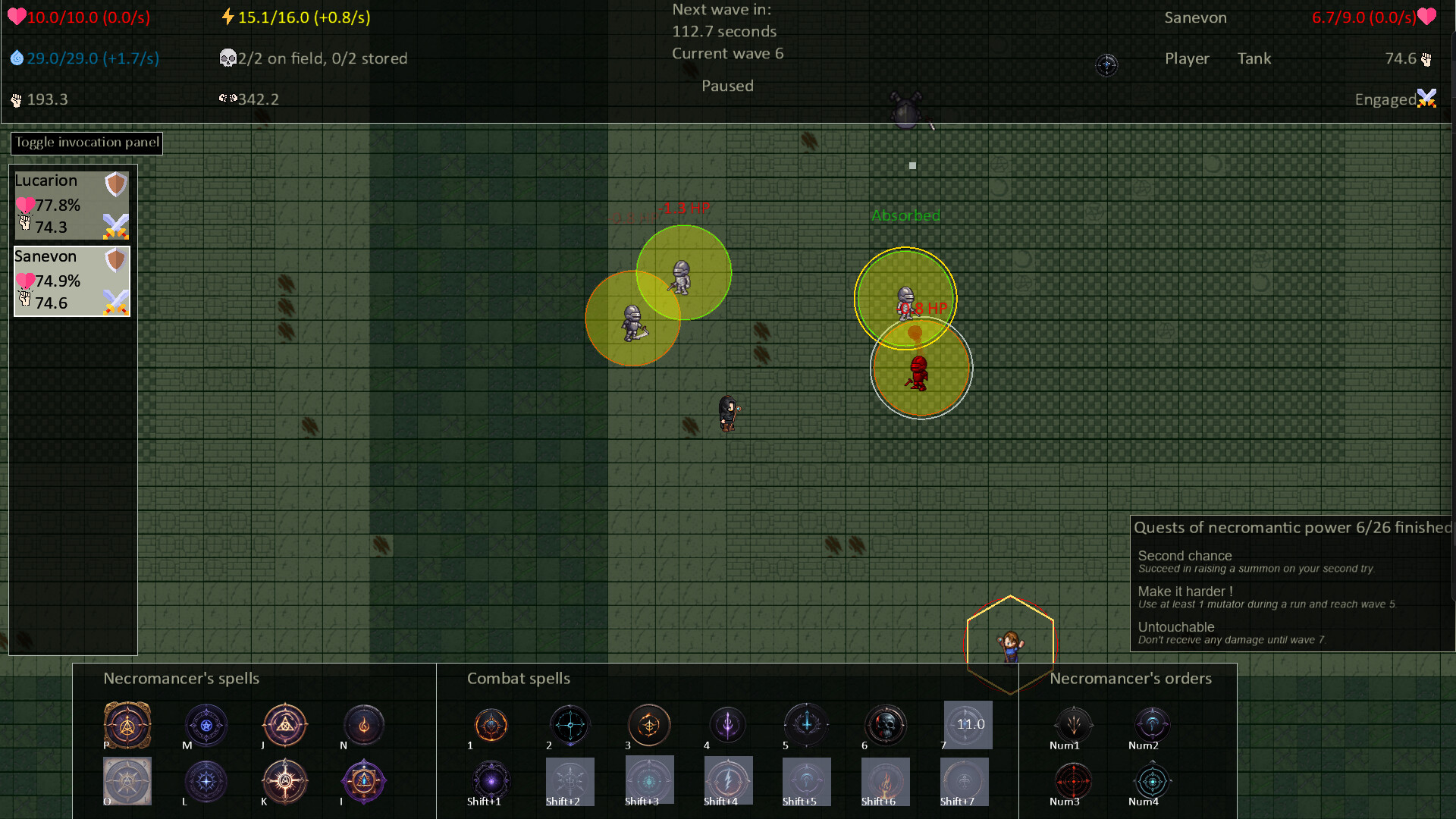Switch to the Combat spells section
This screenshot has width=1456, height=819.
point(519,679)
